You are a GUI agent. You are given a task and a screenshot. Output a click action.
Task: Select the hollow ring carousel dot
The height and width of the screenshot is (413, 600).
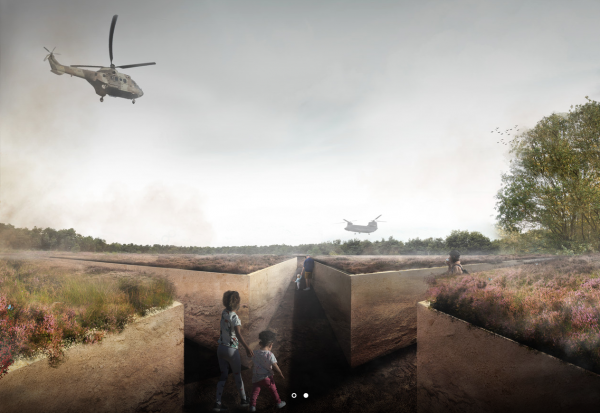pyautogui.click(x=294, y=396)
